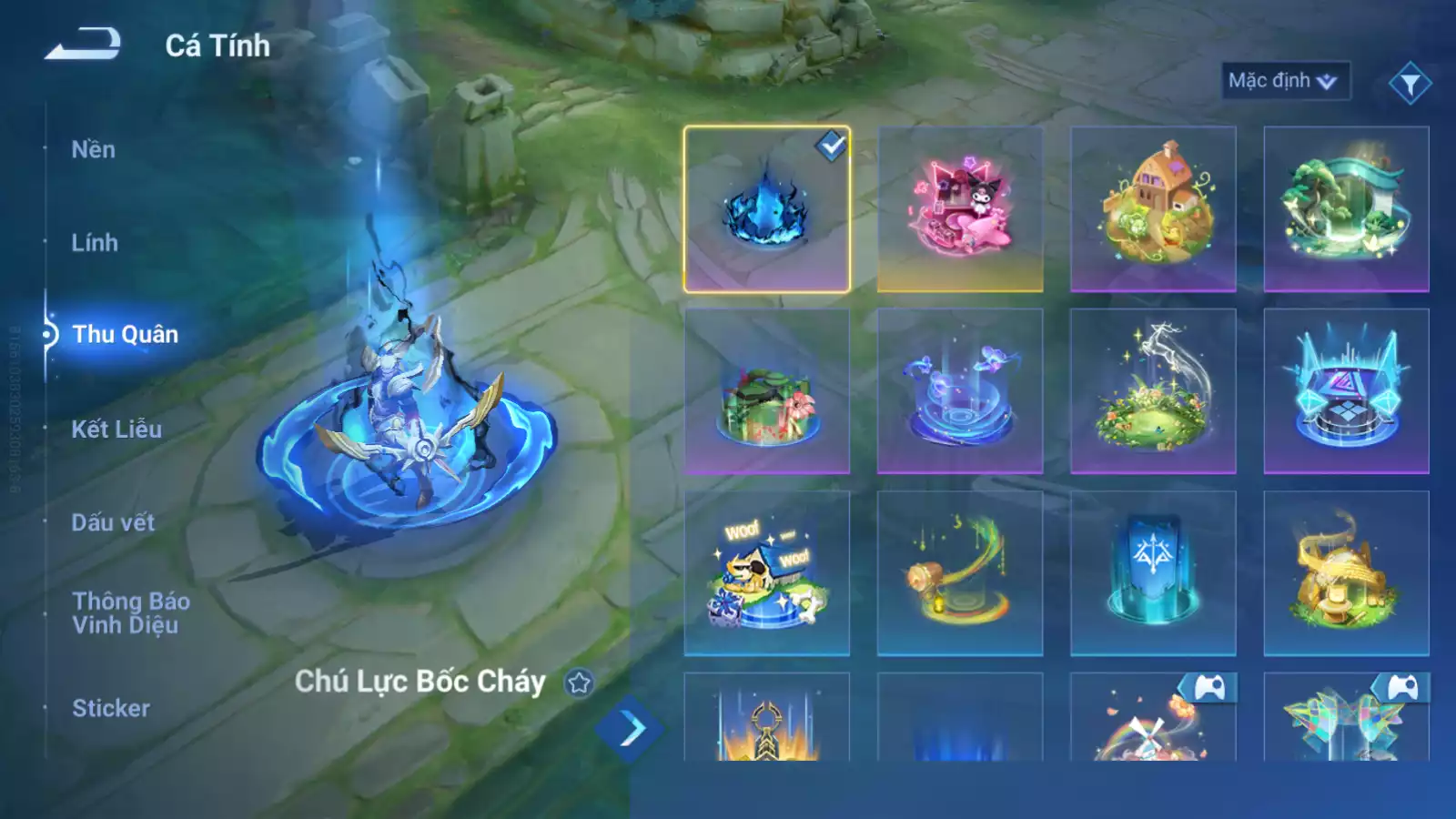Screen dimensions: 1456x819
Task: Choose the Woof doghouse recall effect
Action: 766,573
